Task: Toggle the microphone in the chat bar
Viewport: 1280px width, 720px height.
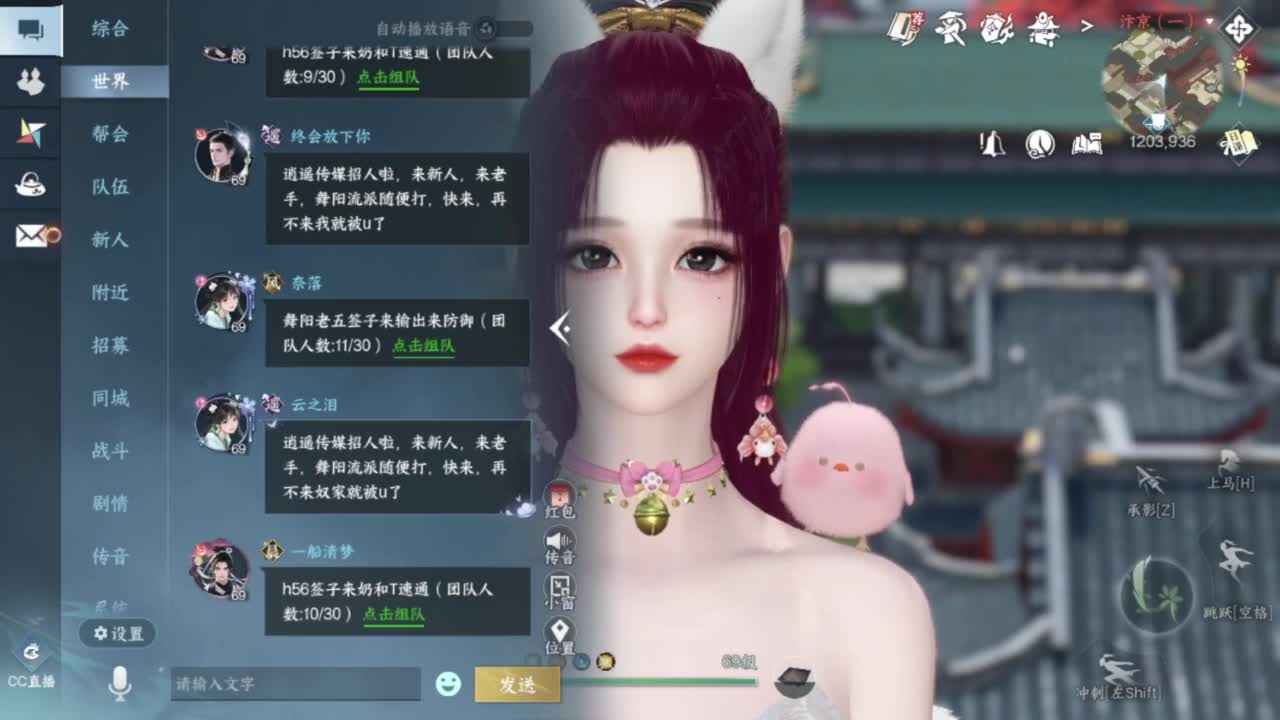Action: point(119,682)
